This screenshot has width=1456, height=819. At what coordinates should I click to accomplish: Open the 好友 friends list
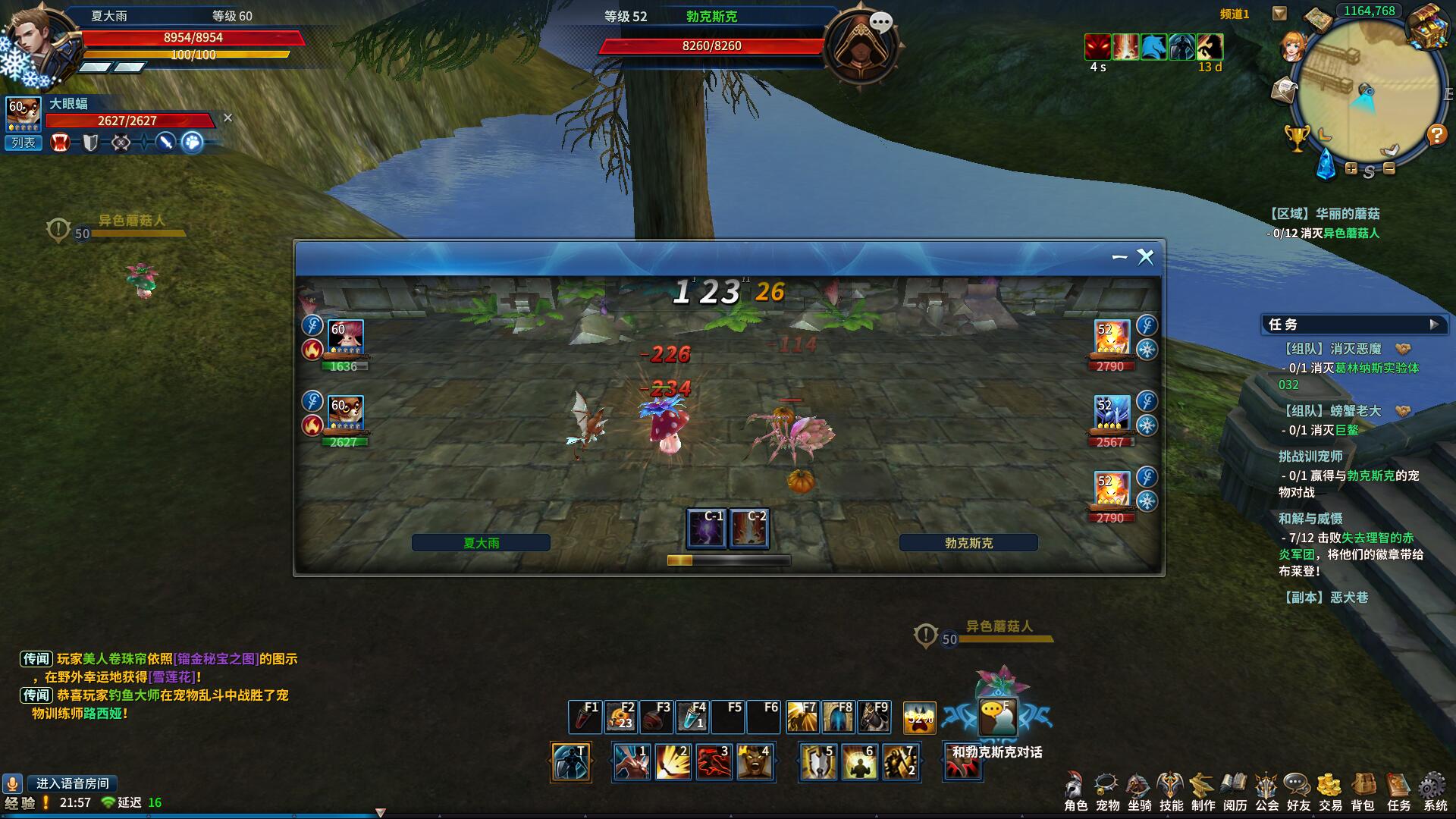[1298, 791]
